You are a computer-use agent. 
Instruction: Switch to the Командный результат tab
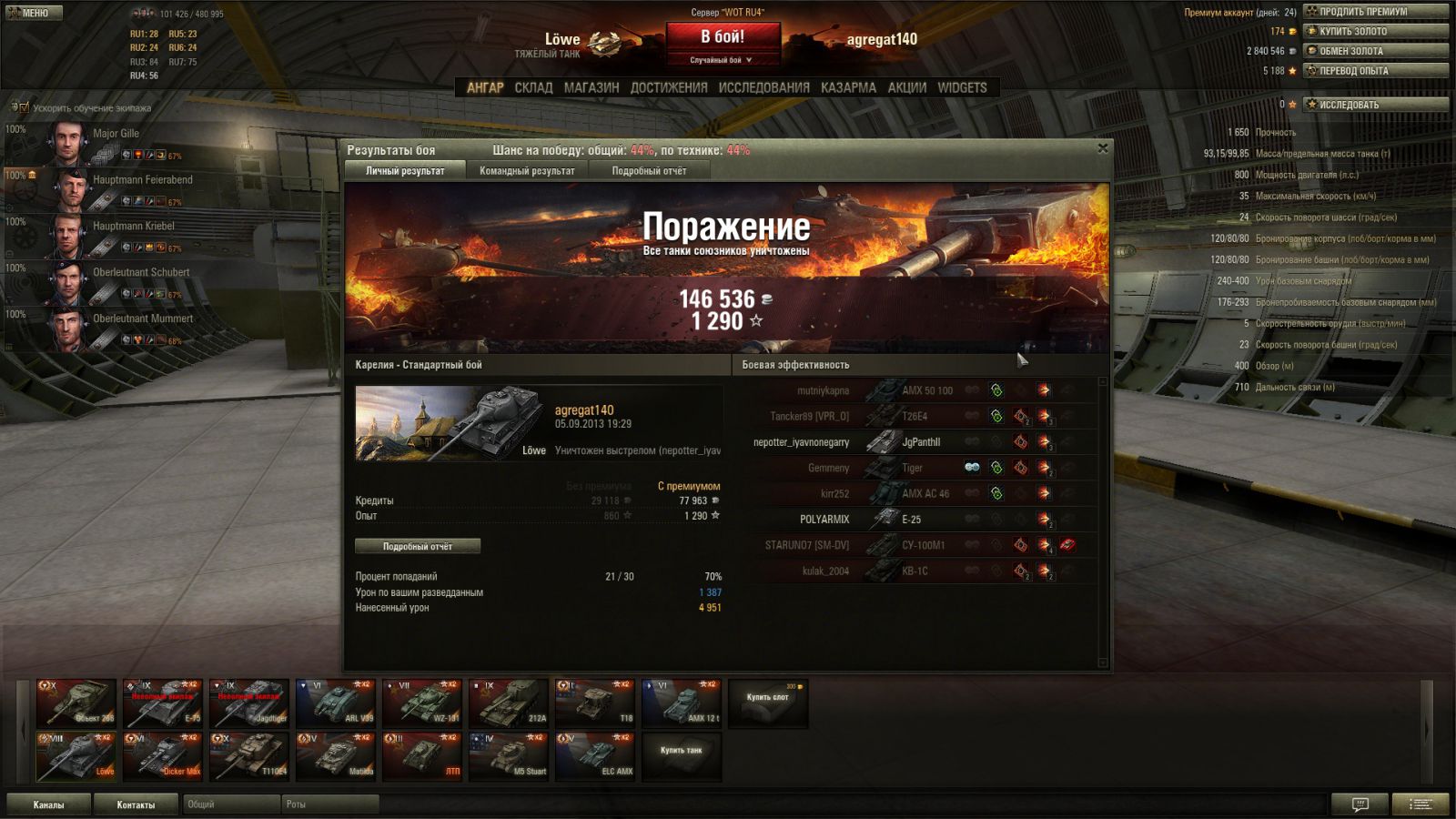tap(527, 171)
